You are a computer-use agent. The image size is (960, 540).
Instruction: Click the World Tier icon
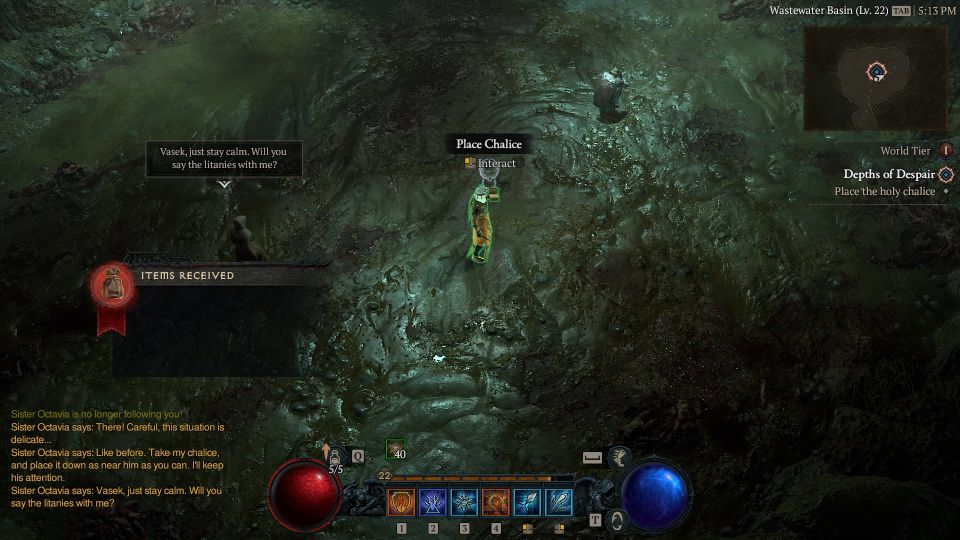pyautogui.click(x=945, y=151)
